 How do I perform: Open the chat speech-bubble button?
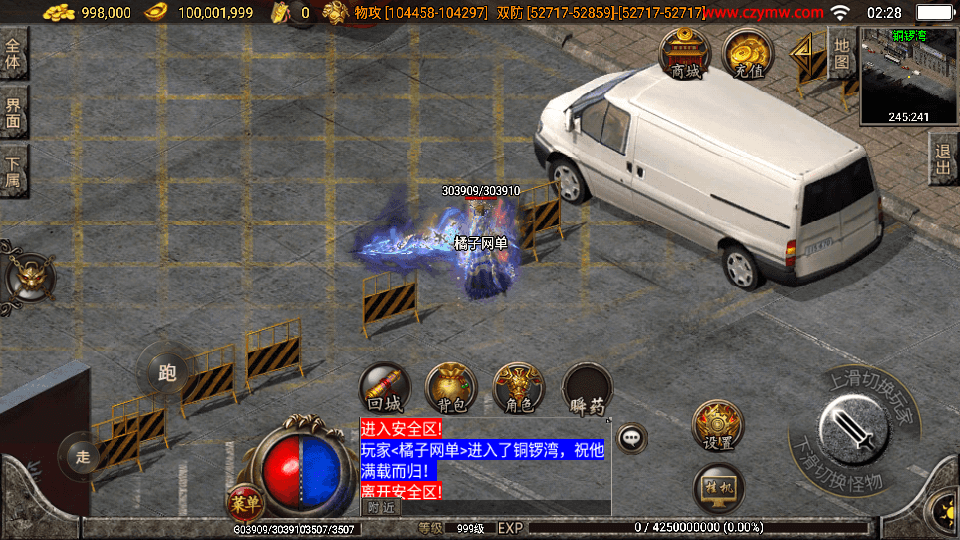(x=632, y=437)
